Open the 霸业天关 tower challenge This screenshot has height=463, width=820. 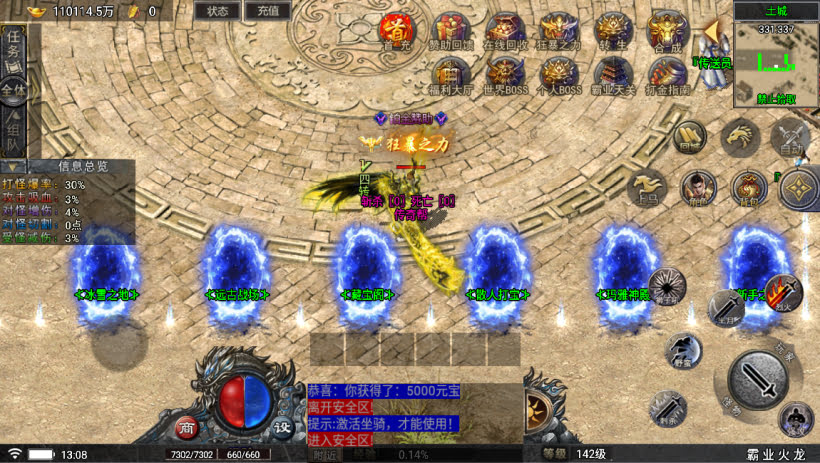[612, 73]
